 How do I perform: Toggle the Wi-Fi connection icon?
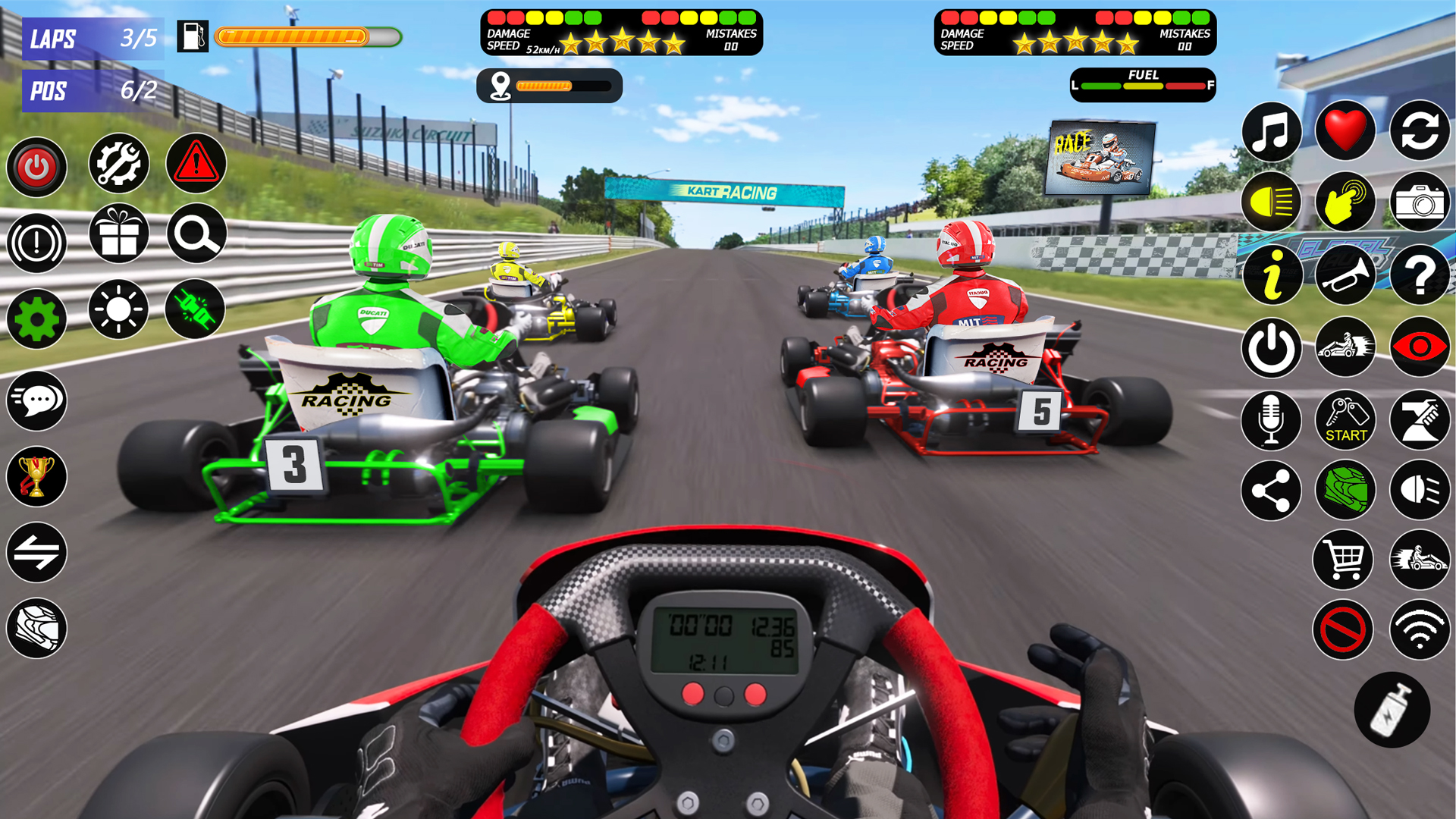tap(1420, 630)
